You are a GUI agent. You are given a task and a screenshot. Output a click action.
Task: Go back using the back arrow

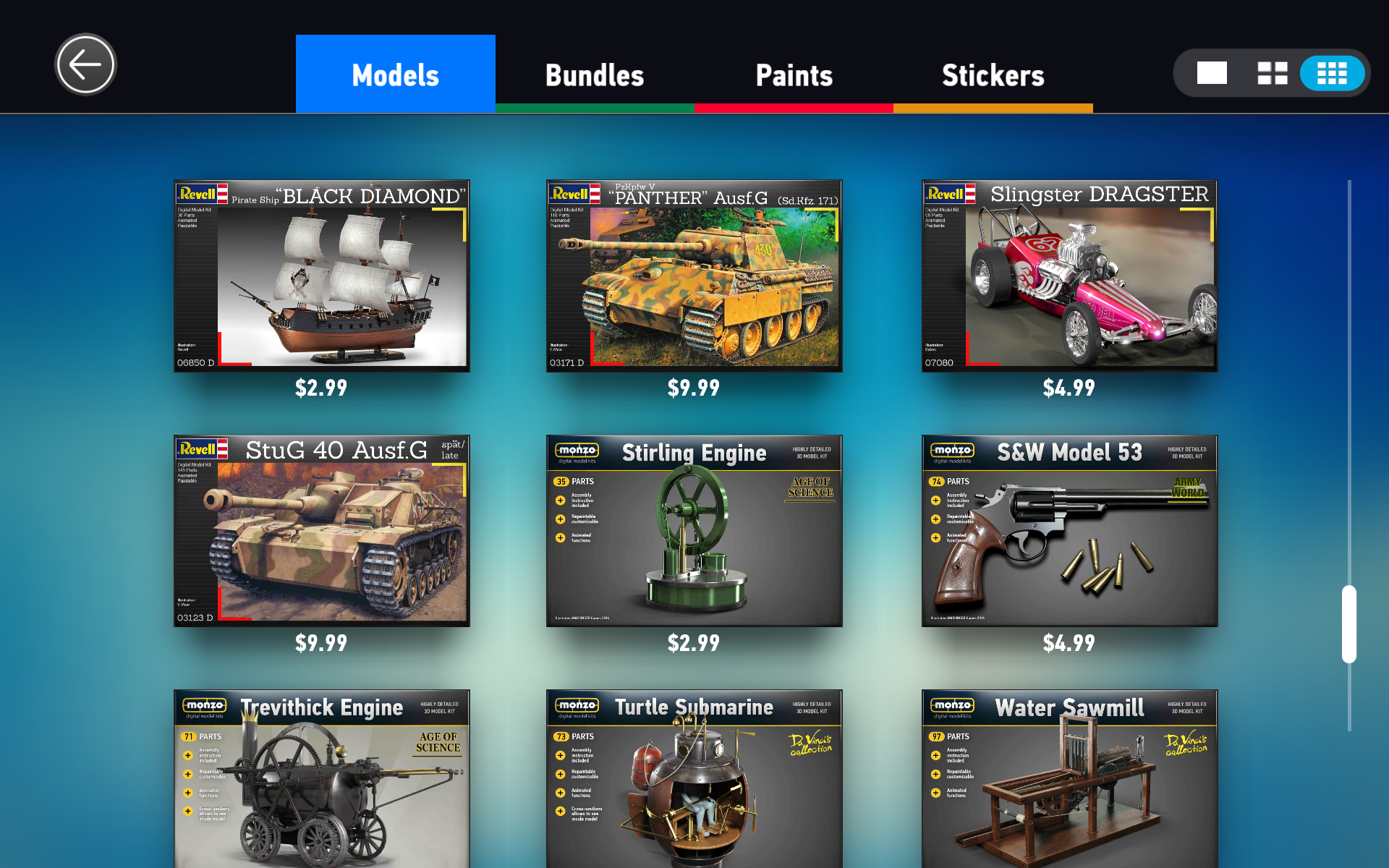click(85, 64)
